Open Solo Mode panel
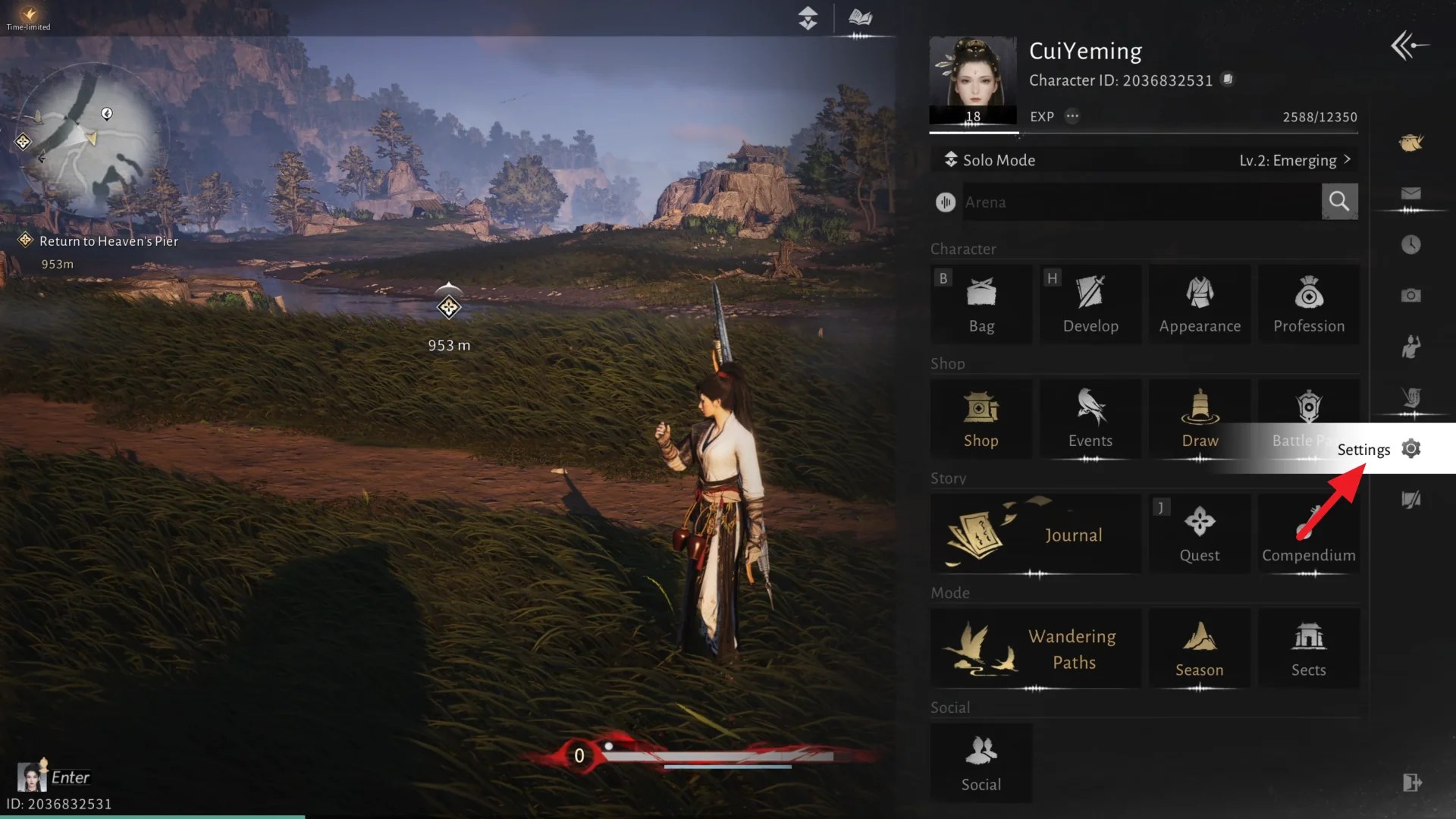This screenshot has width=1456, height=819. (x=998, y=160)
